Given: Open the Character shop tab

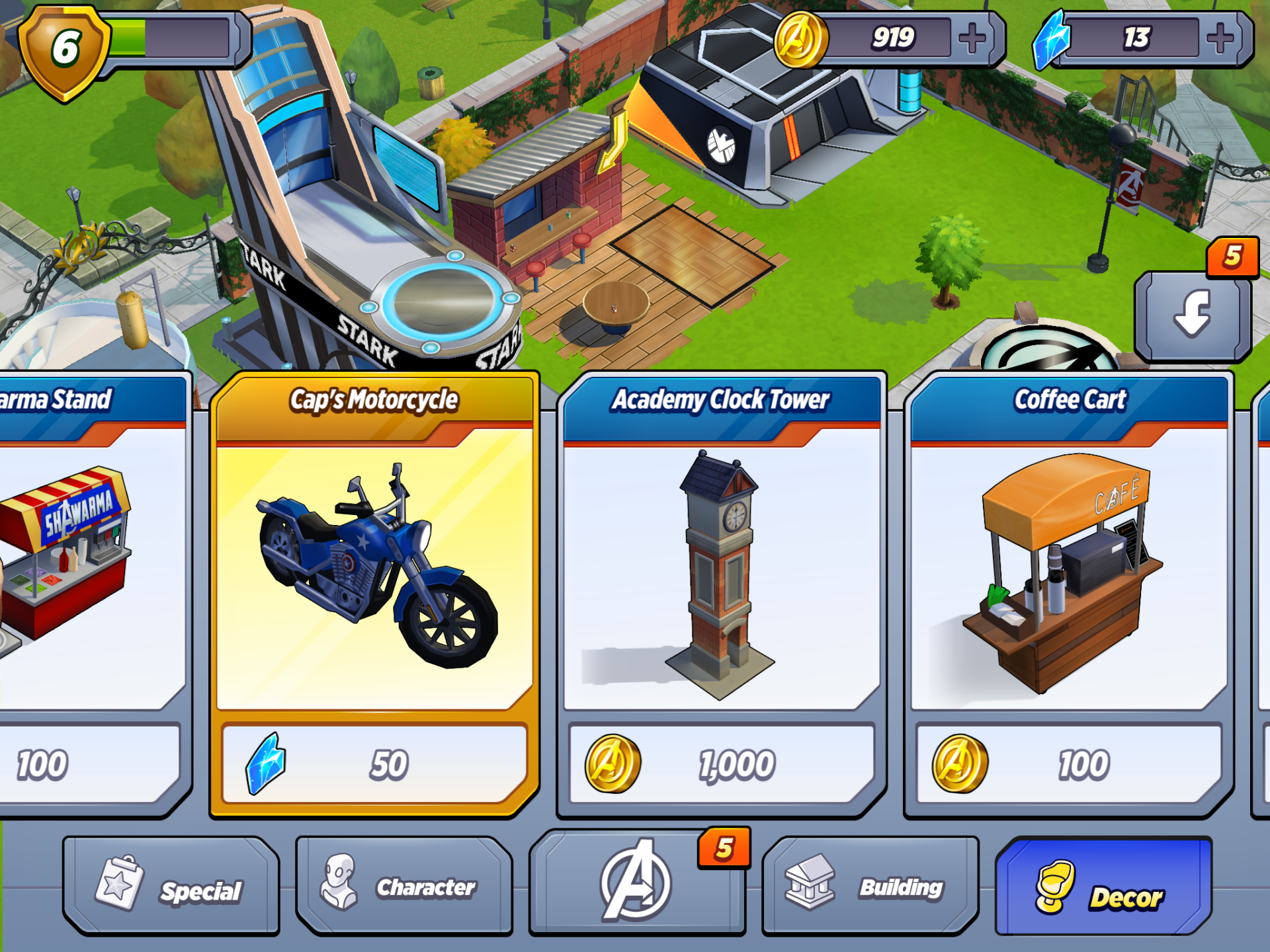Looking at the screenshot, I should coord(404,887).
